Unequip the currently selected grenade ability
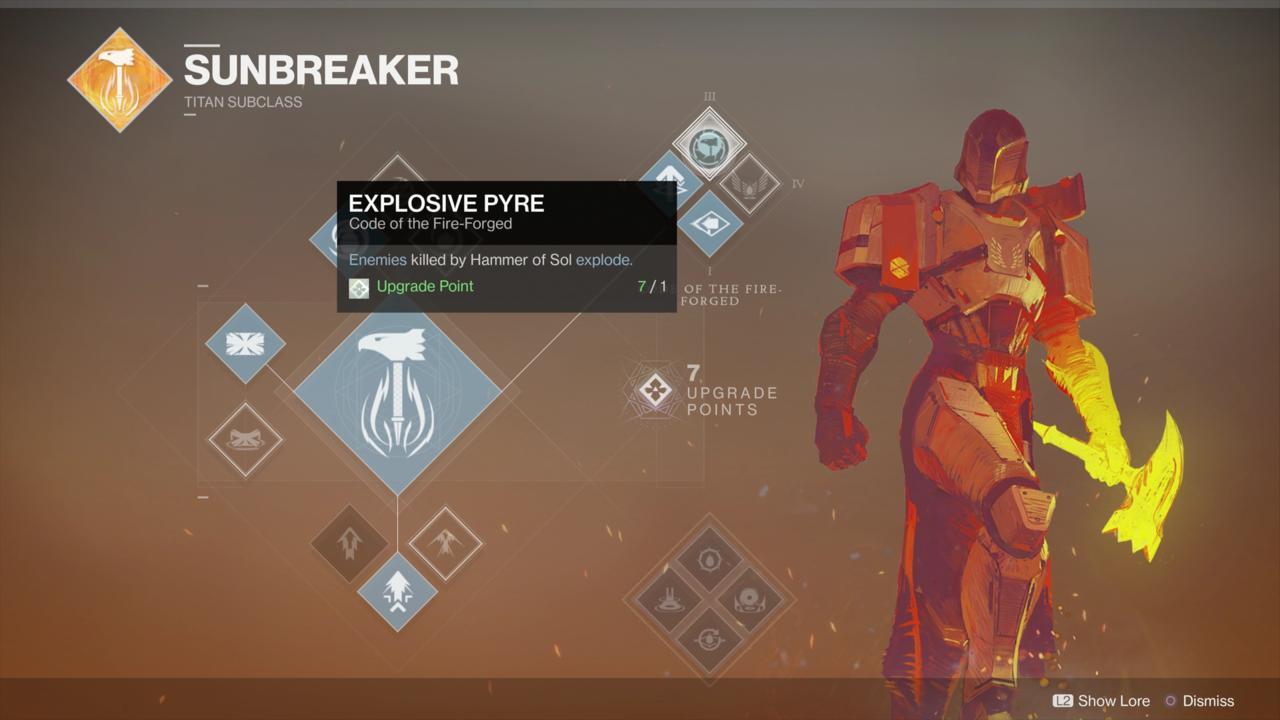 pos(245,345)
